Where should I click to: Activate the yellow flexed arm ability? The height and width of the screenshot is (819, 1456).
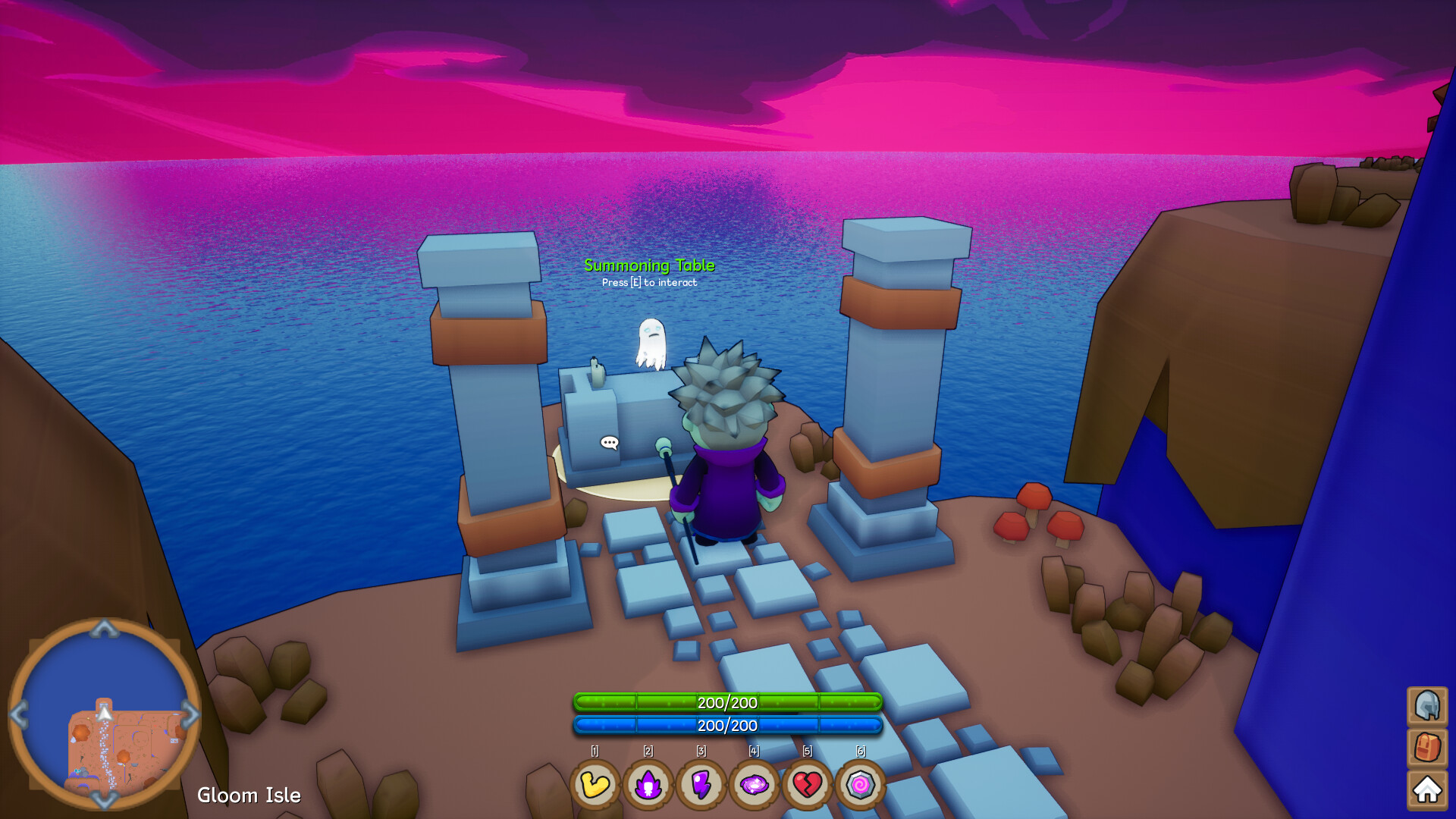[595, 785]
